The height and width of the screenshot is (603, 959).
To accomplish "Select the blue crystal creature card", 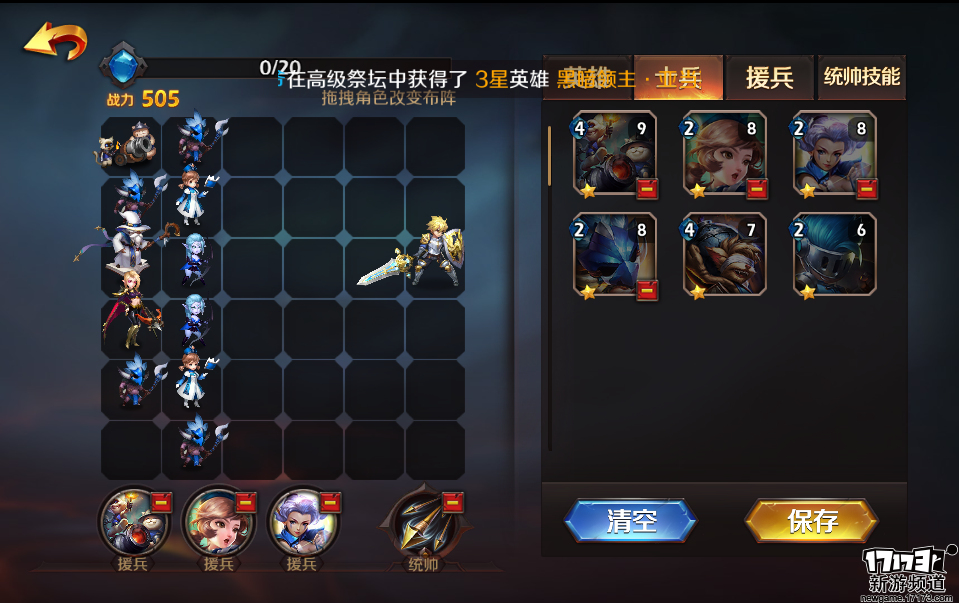I will 615,254.
